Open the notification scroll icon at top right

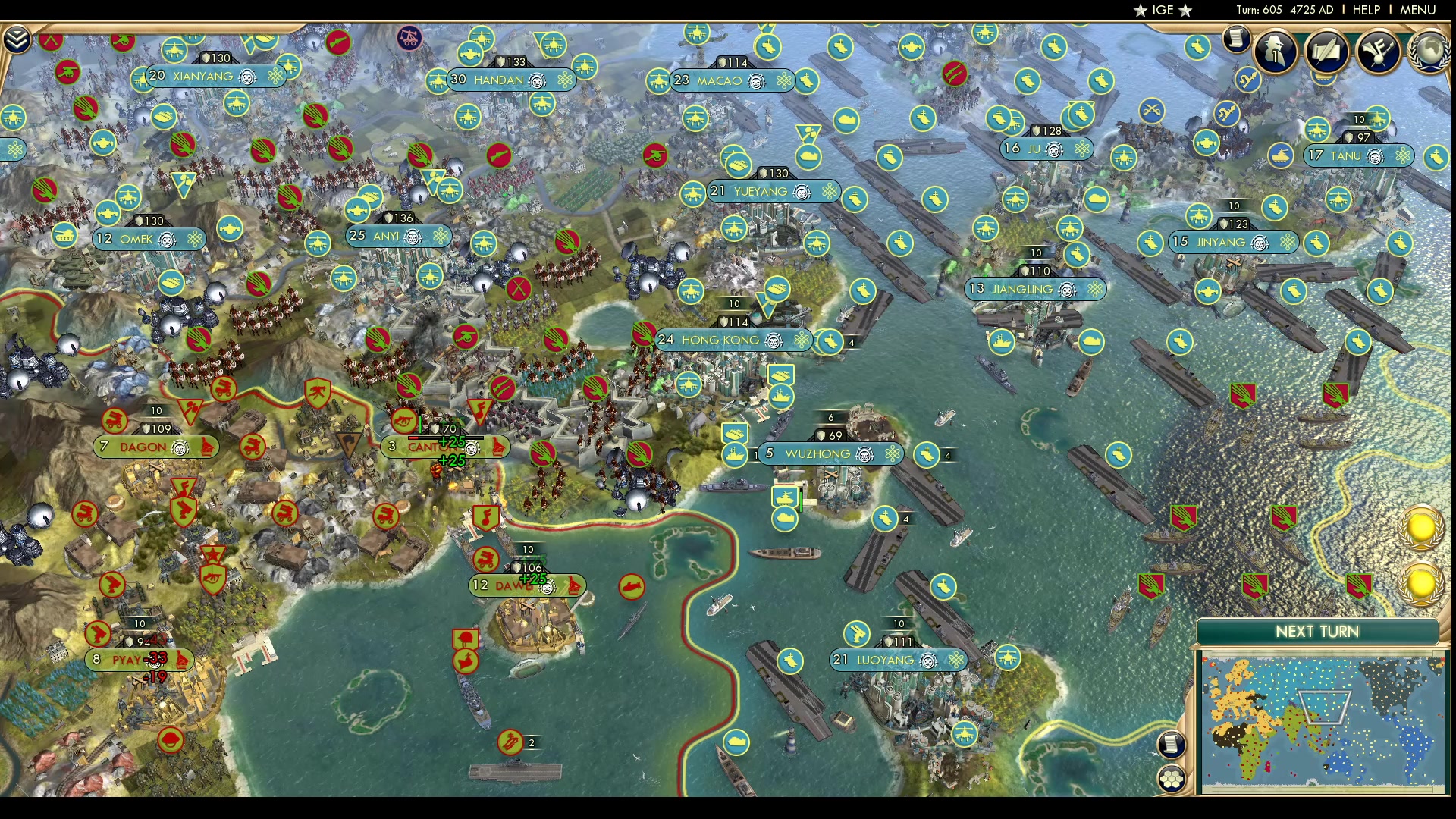click(1235, 39)
